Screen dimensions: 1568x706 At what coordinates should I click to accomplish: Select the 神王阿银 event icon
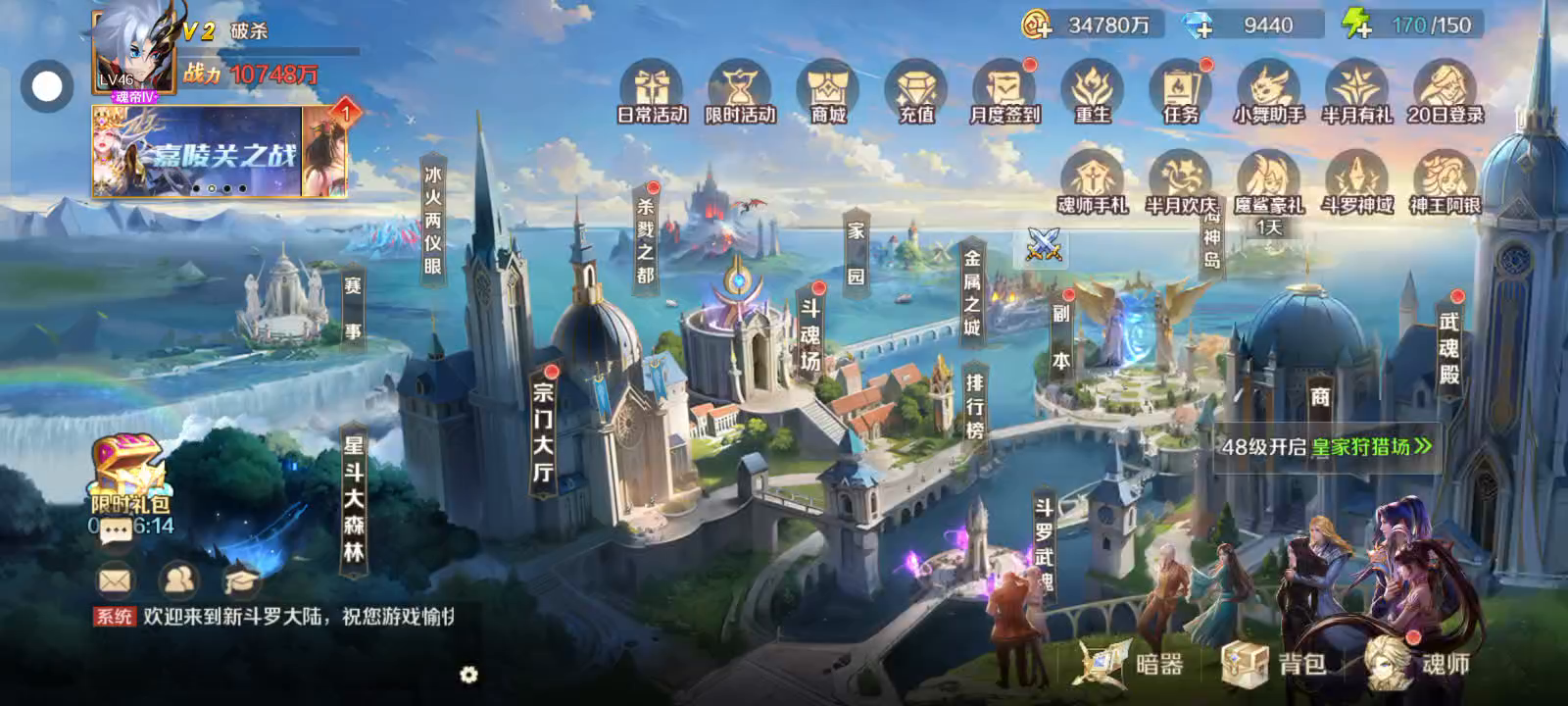point(1445,181)
